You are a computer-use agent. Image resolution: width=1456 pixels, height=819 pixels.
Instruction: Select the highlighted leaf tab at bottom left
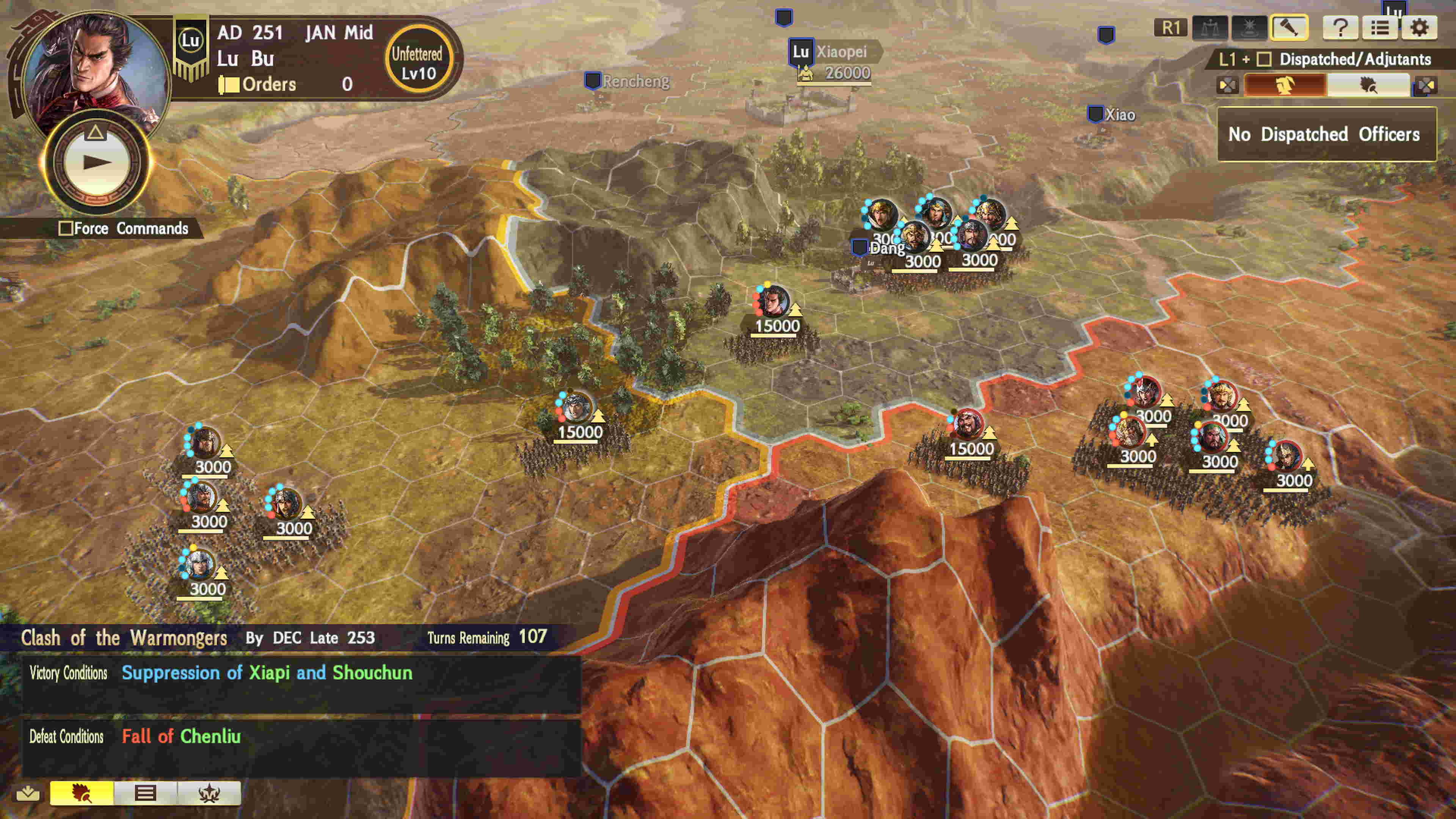82,794
